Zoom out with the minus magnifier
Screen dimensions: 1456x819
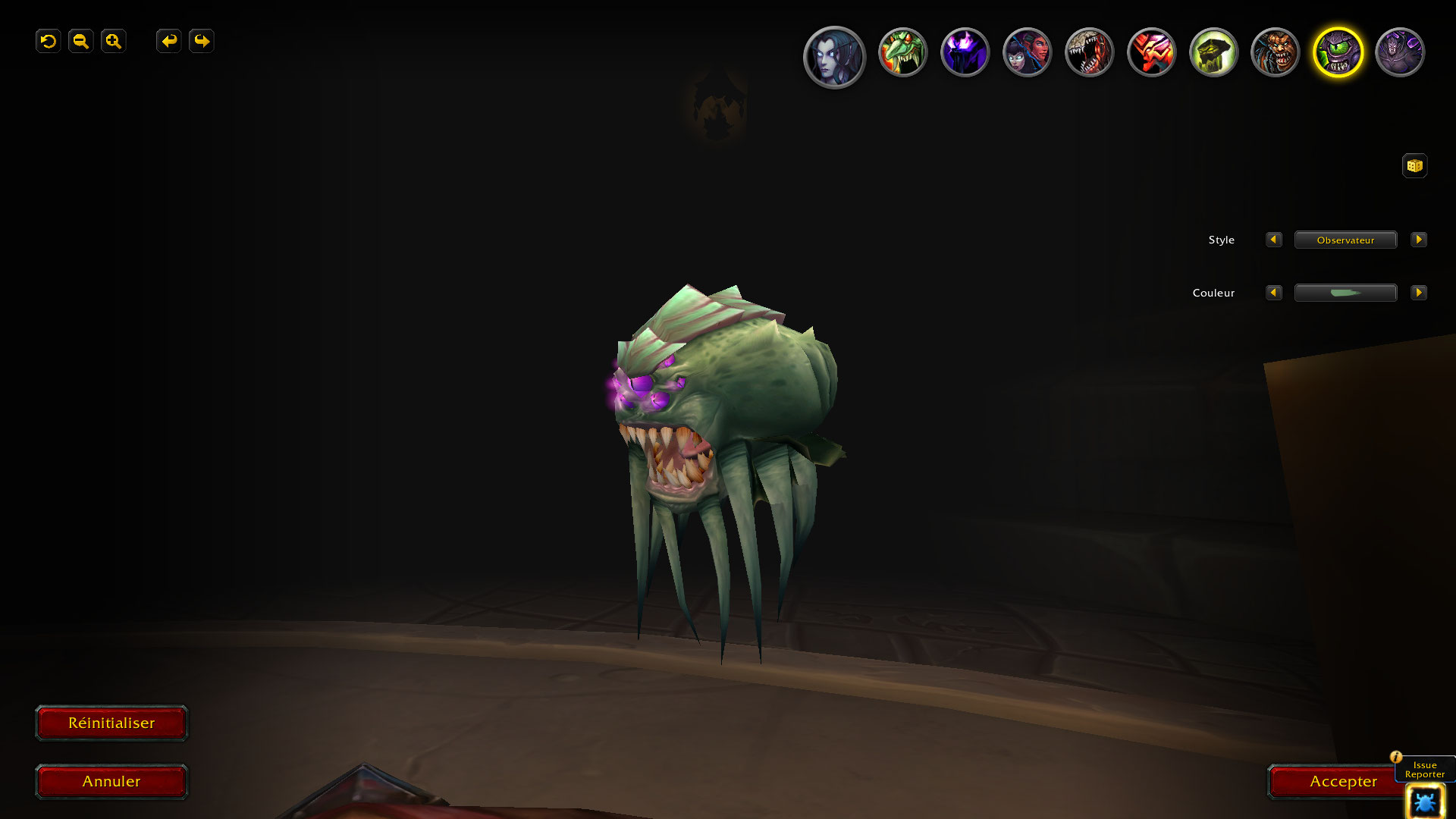point(81,41)
